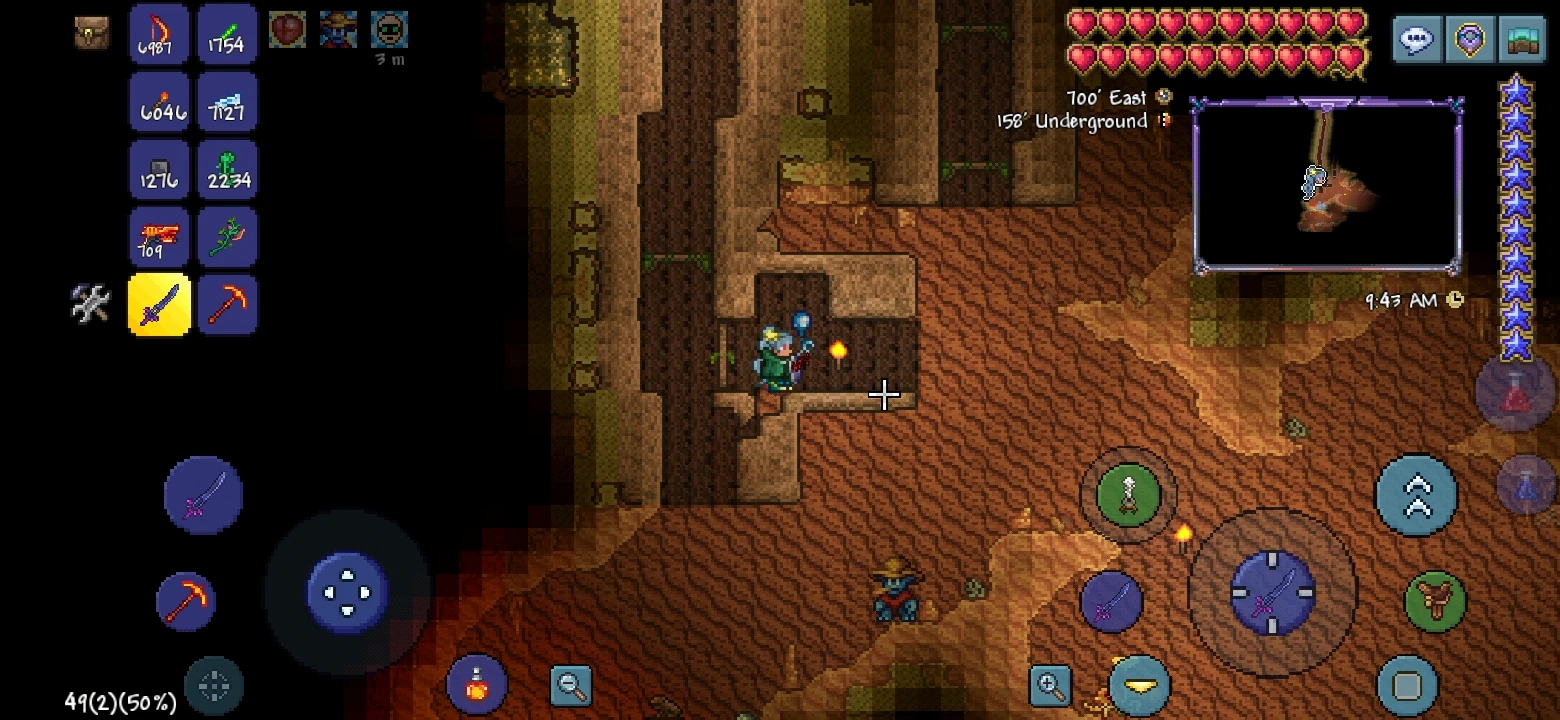Viewport: 1560px width, 720px height.
Task: Tap the white square block button
Action: coord(1409,682)
